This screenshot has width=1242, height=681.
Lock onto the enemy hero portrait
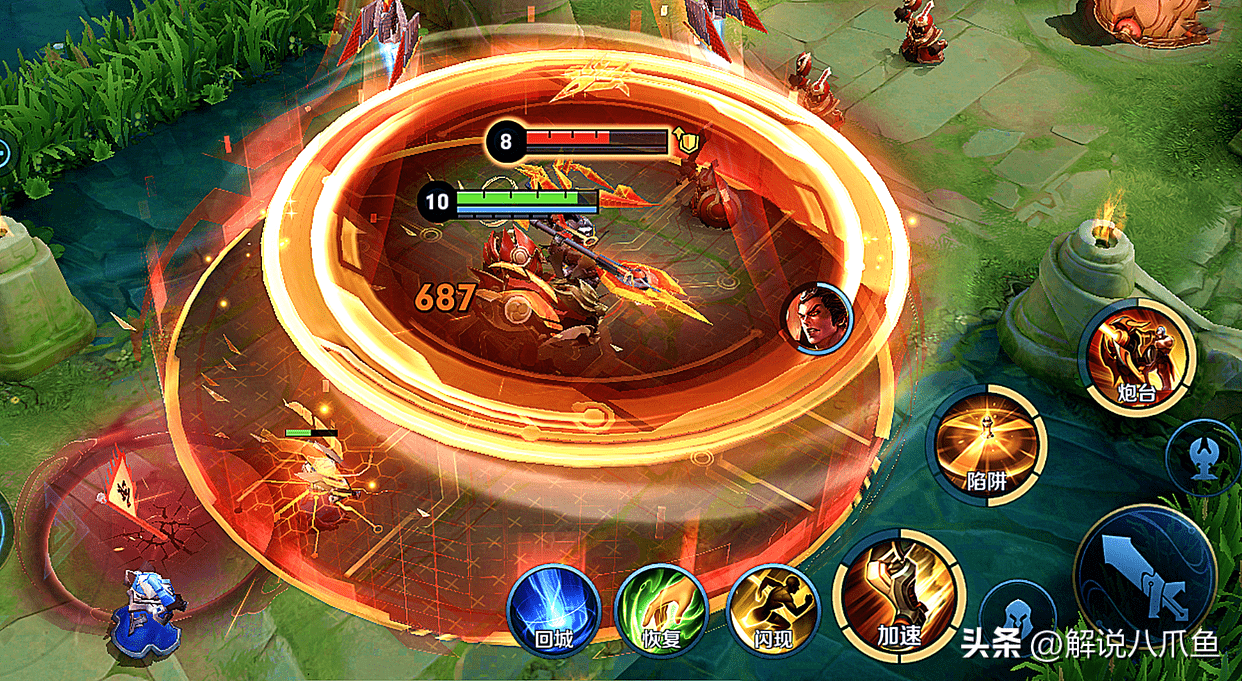click(x=816, y=318)
